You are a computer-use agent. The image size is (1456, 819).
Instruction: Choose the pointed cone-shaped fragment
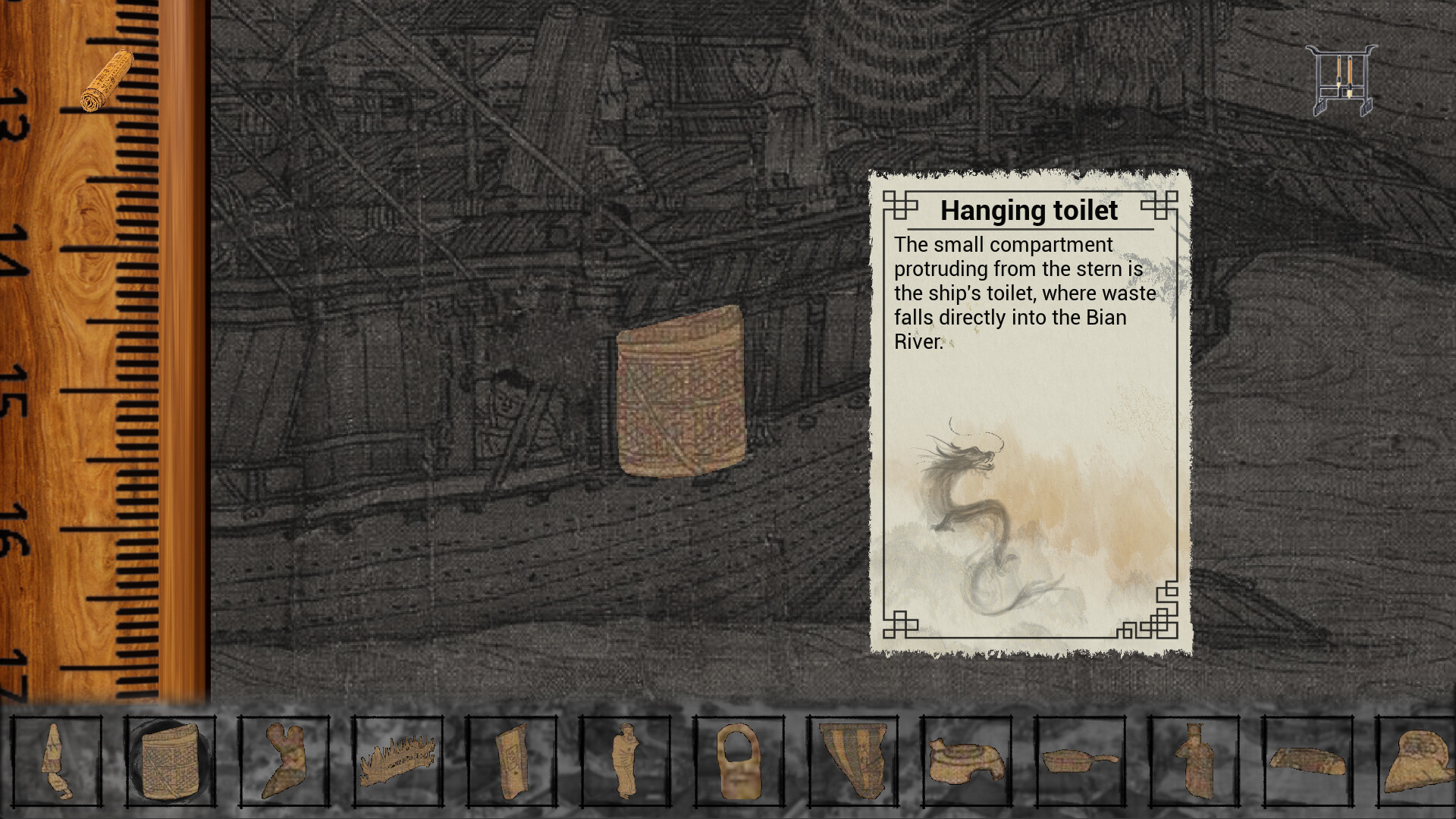[x=57, y=761]
